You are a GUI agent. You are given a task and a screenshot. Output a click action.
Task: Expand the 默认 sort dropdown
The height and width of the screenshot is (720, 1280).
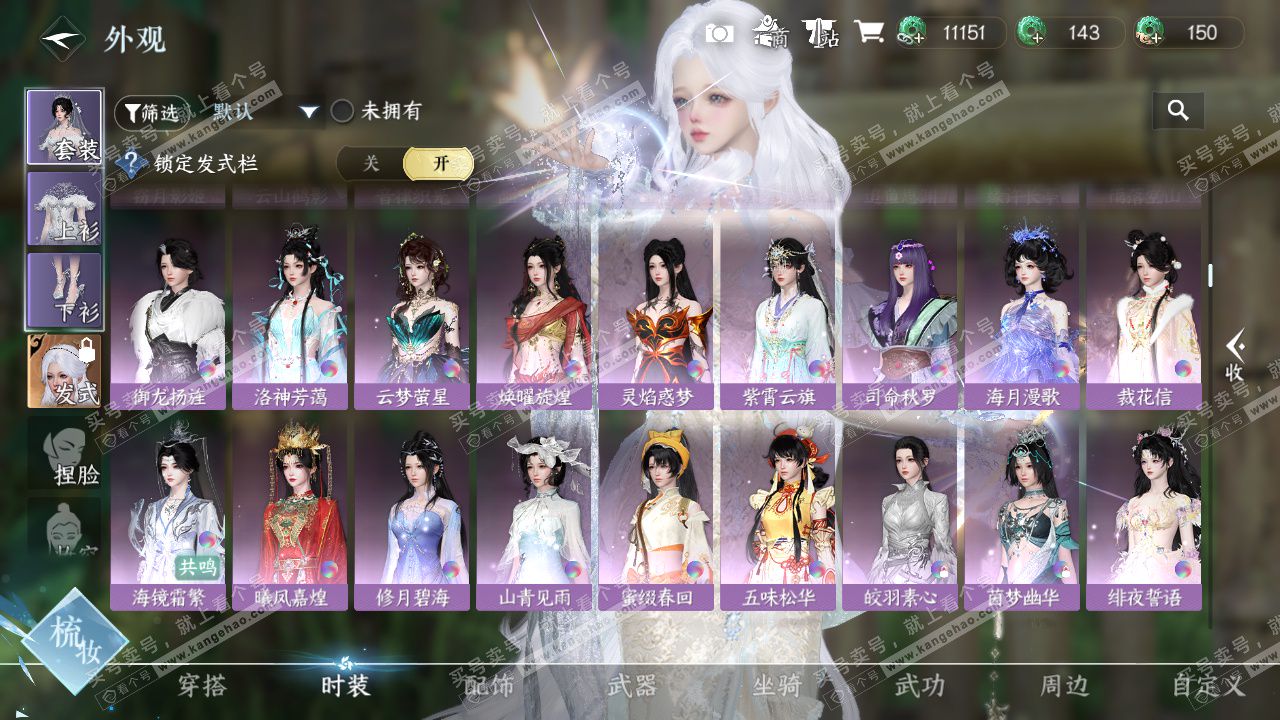pos(309,112)
